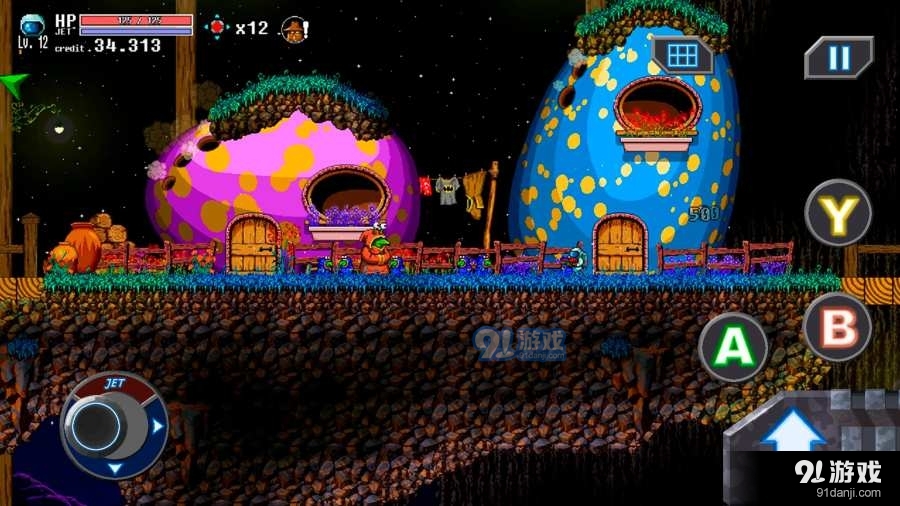
Task: Pause the game
Action: [838, 57]
